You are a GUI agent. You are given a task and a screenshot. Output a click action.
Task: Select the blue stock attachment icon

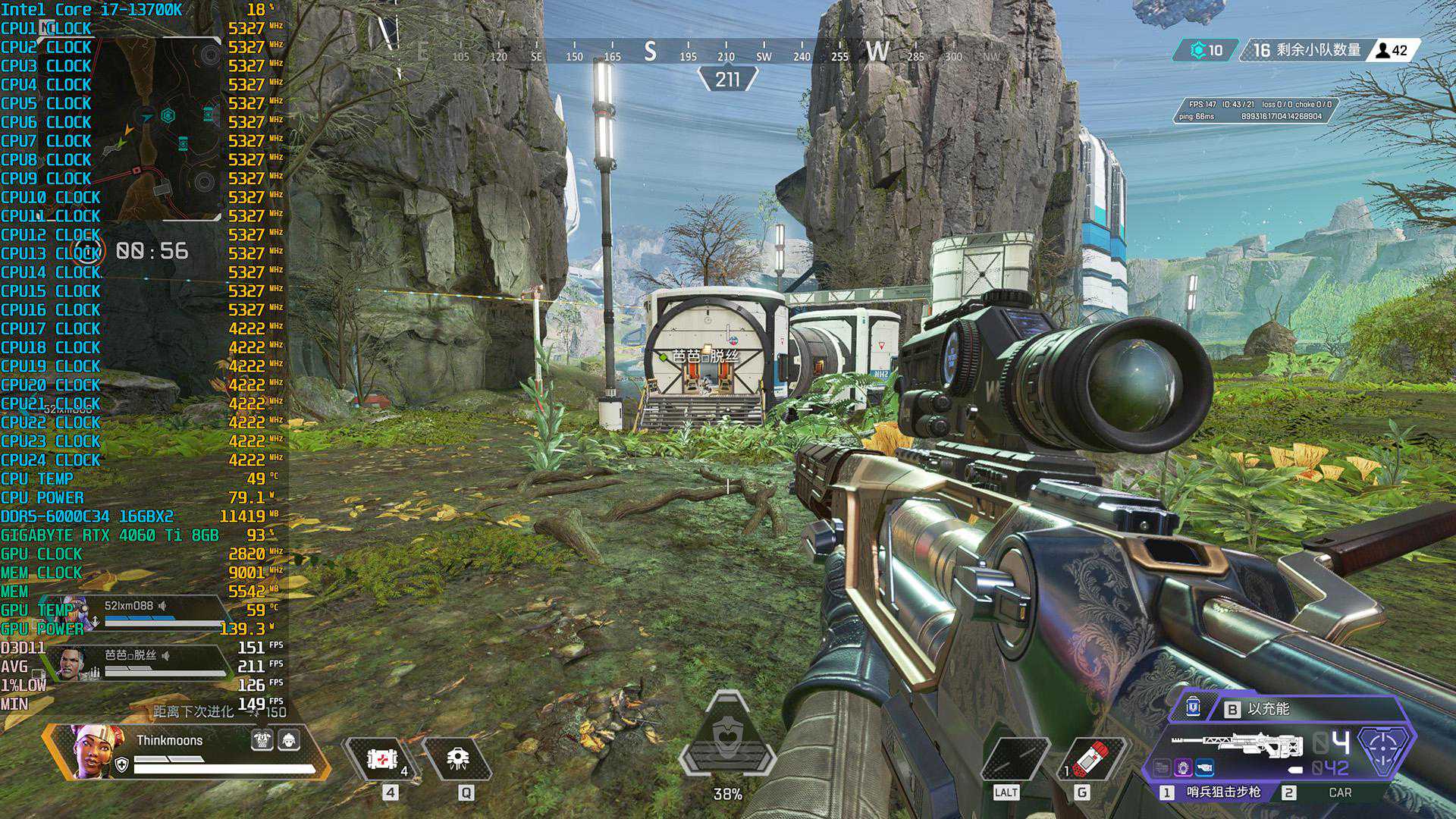click(x=1204, y=769)
